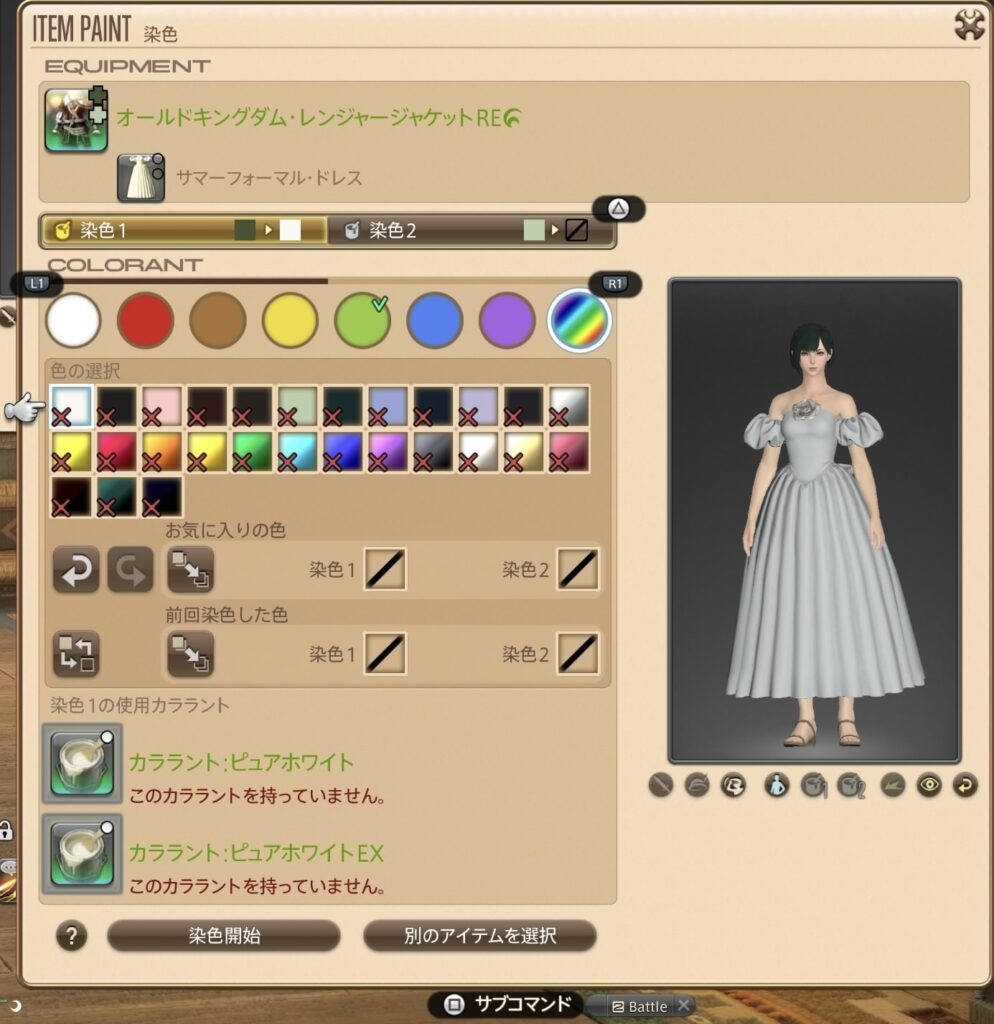Select the pastel pink dye swatch

click(161, 406)
